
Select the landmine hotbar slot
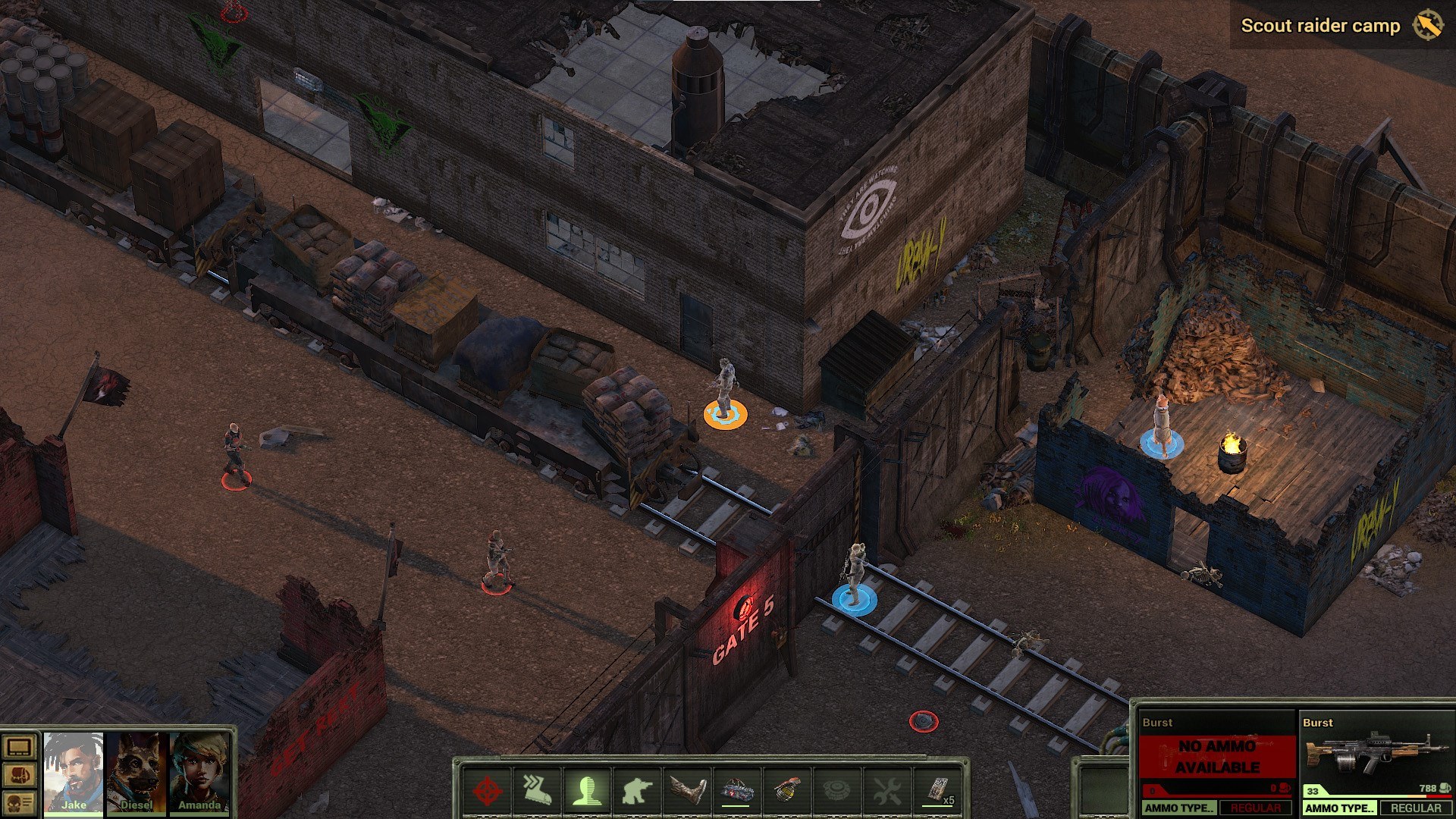tap(836, 791)
